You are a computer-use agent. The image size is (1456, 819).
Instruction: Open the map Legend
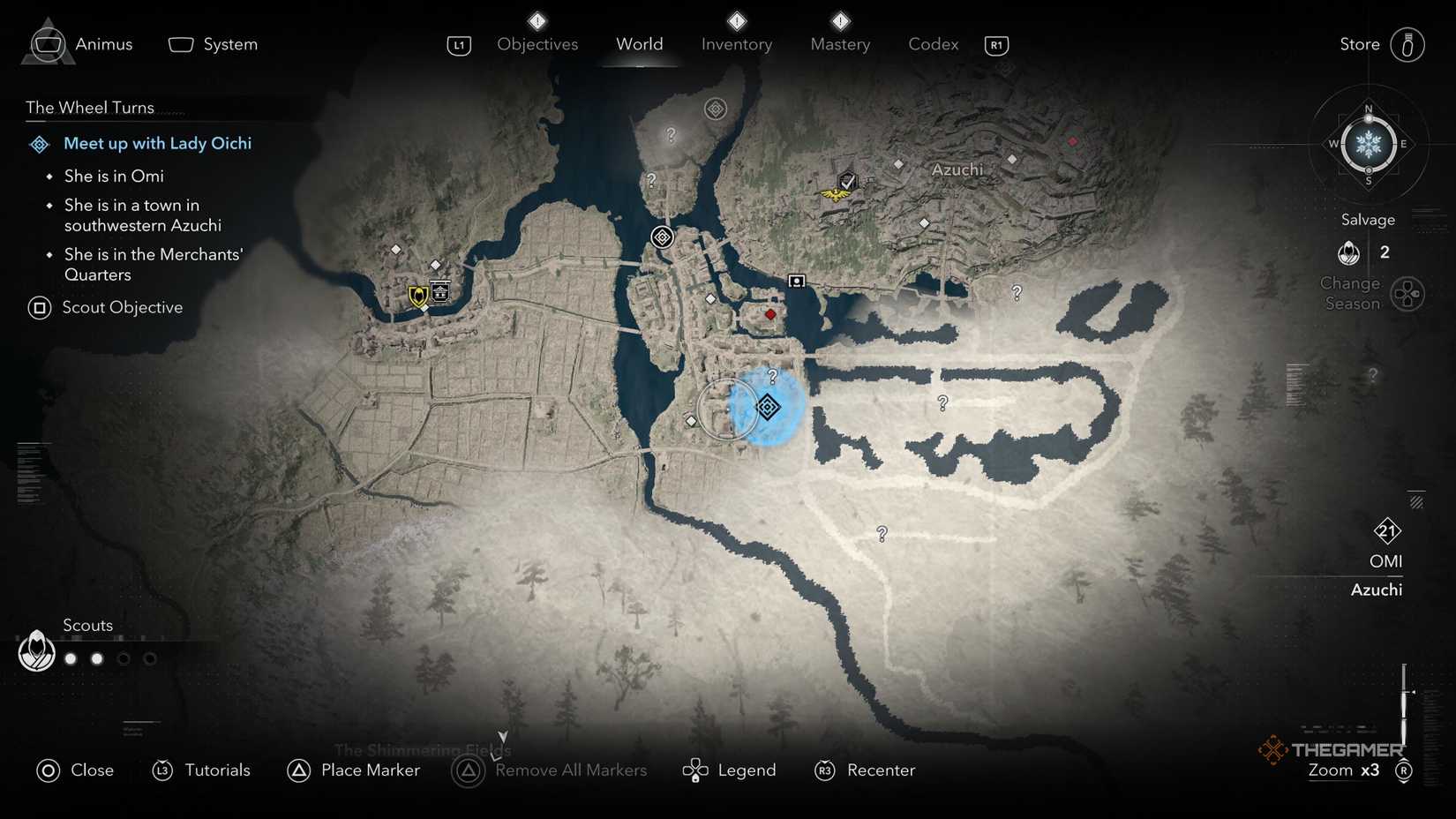[730, 770]
